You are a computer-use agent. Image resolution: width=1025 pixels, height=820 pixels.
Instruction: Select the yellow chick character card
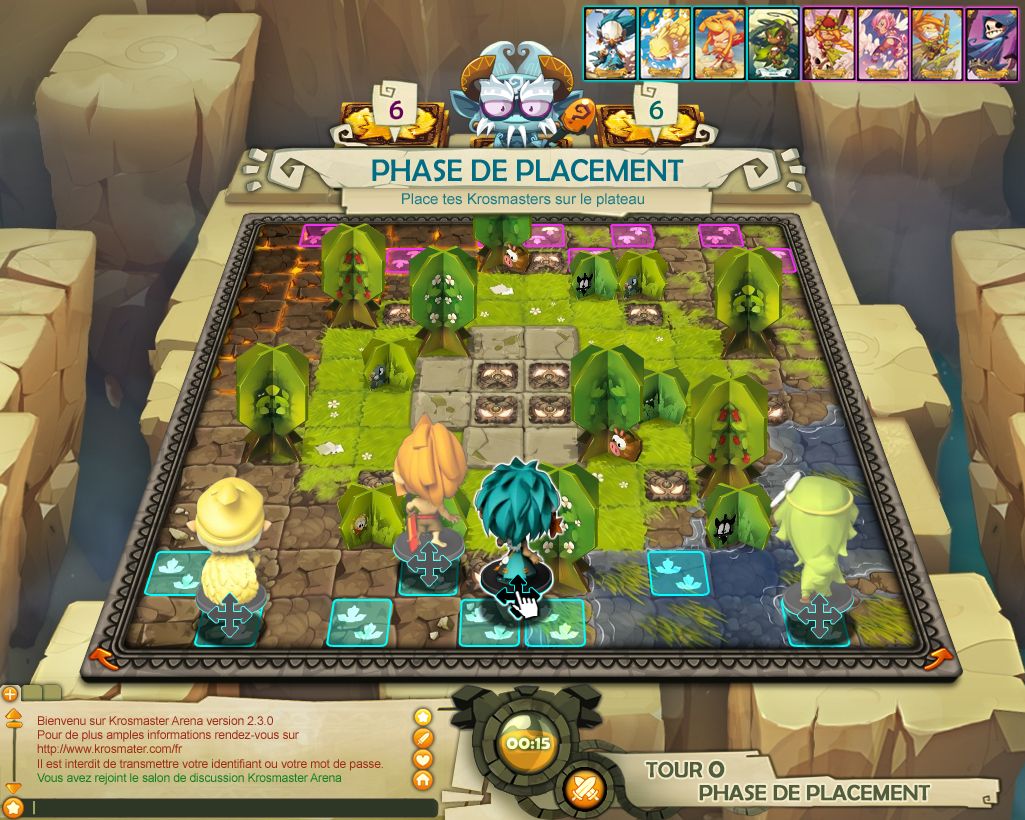[665, 43]
